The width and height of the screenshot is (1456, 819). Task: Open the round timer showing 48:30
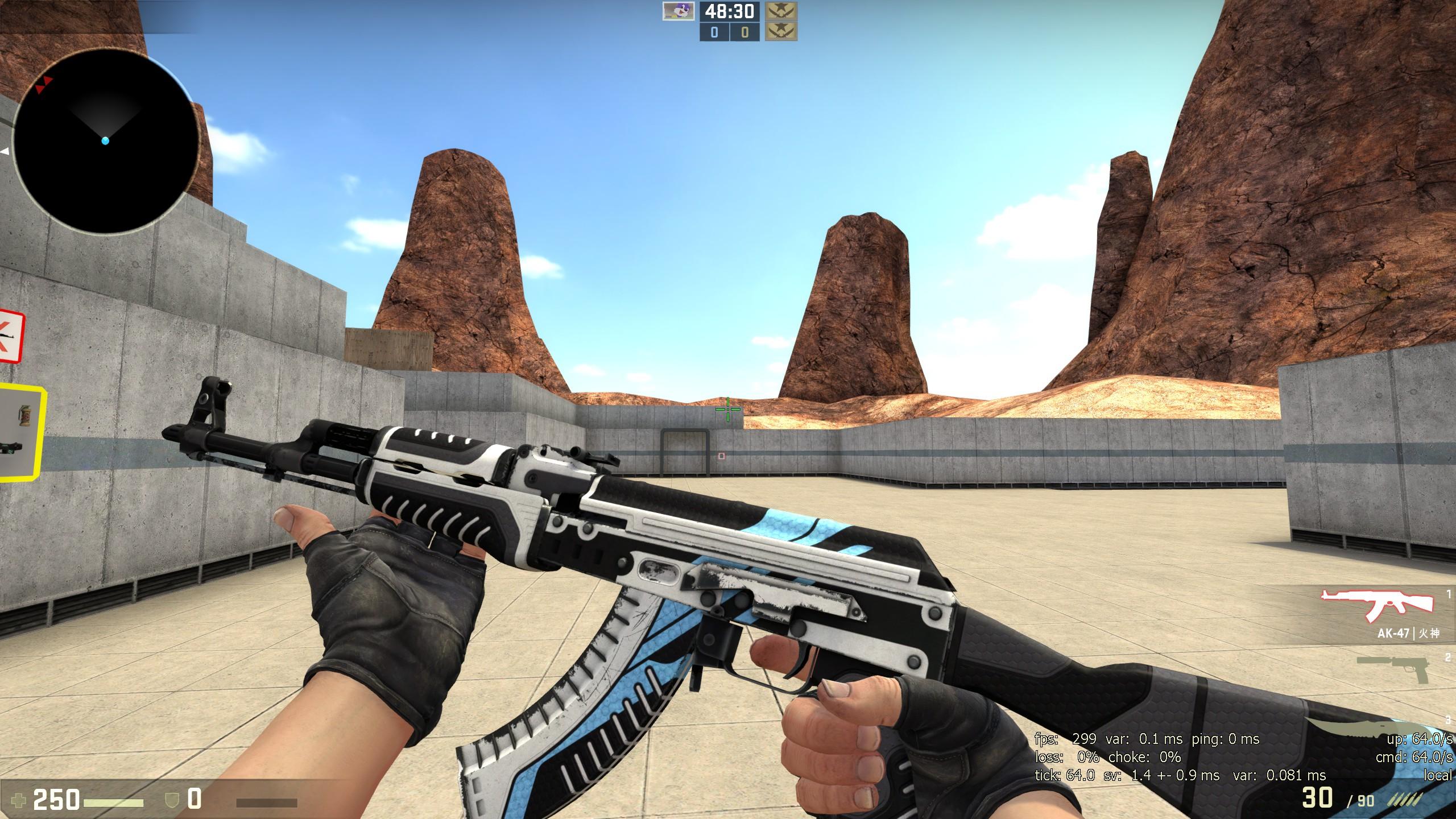tap(729, 13)
